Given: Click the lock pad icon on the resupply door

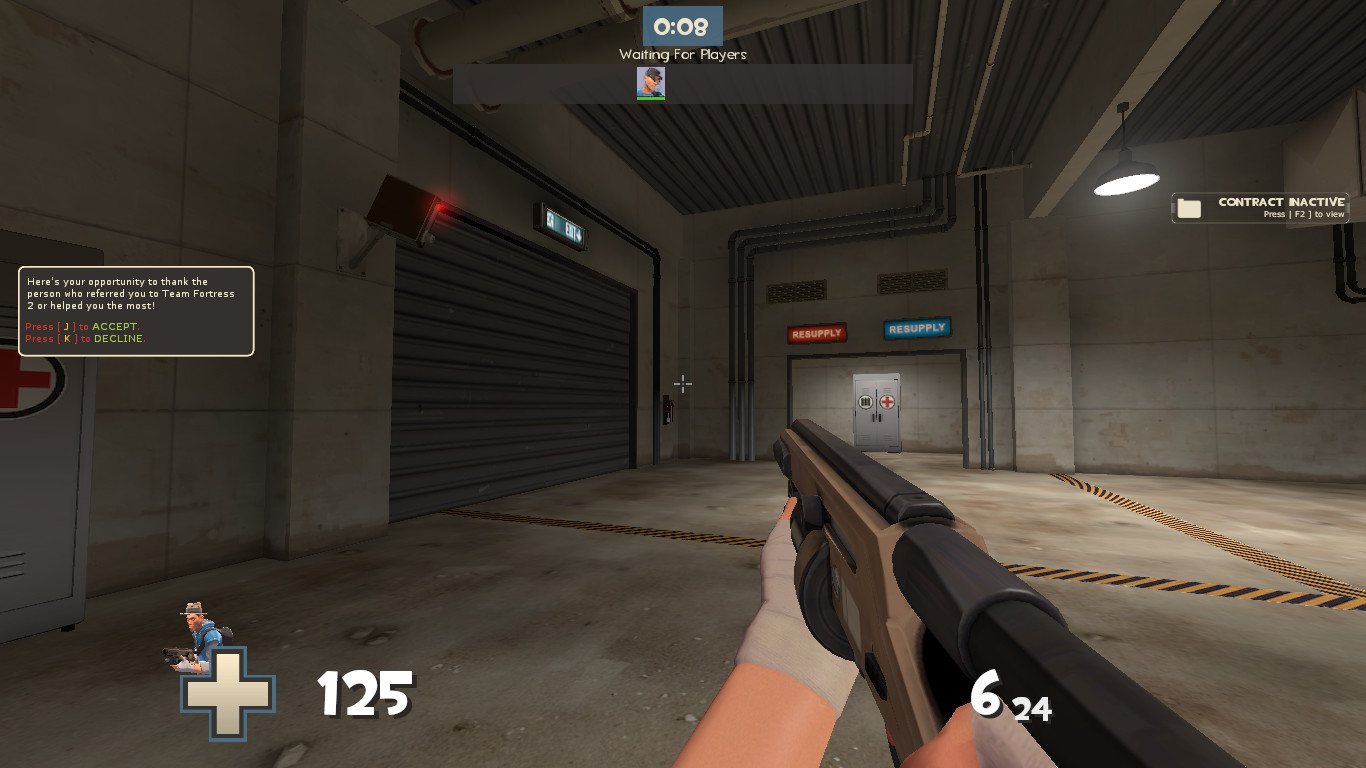Looking at the screenshot, I should [x=866, y=402].
